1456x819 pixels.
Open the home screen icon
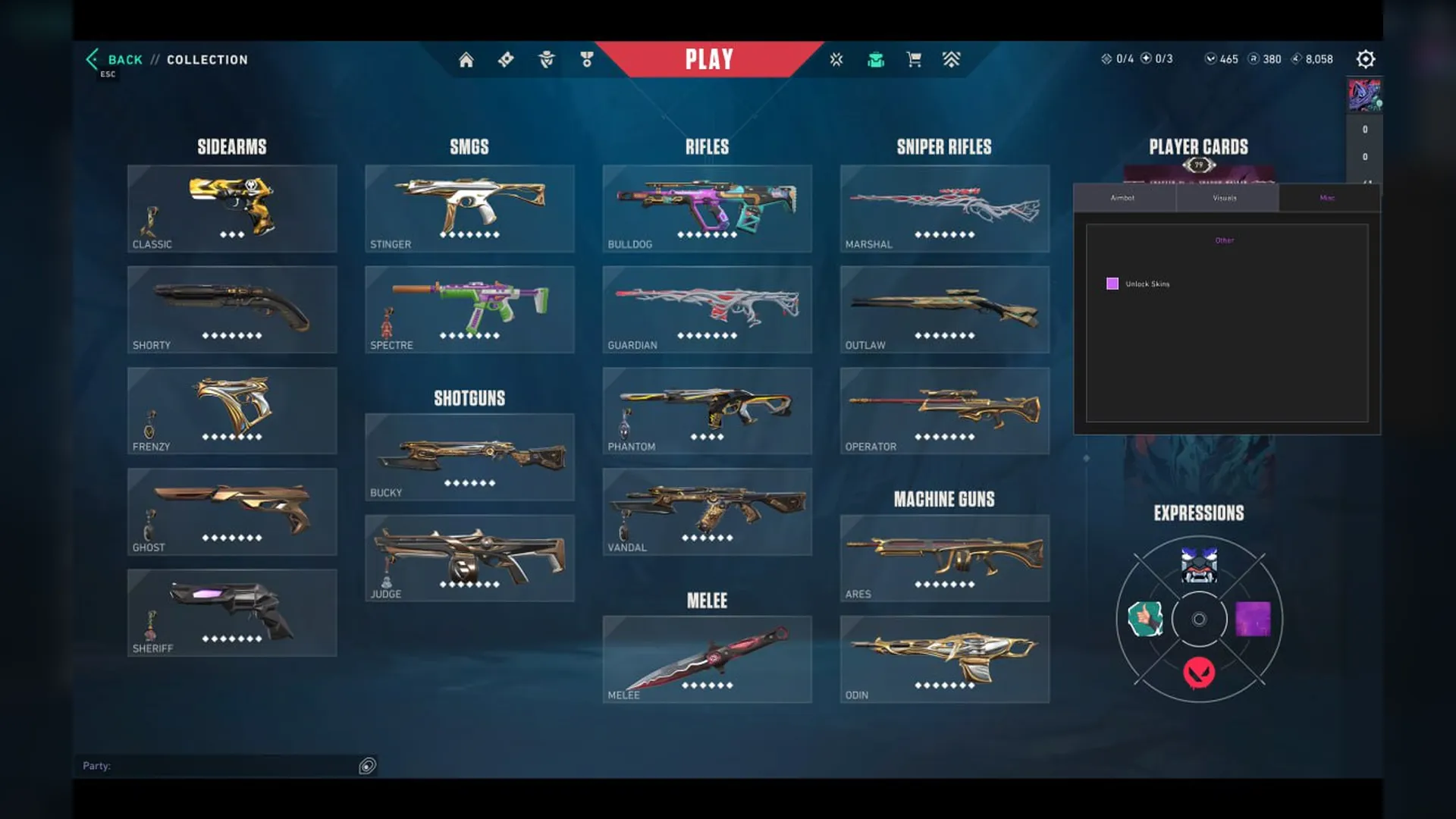tap(466, 60)
